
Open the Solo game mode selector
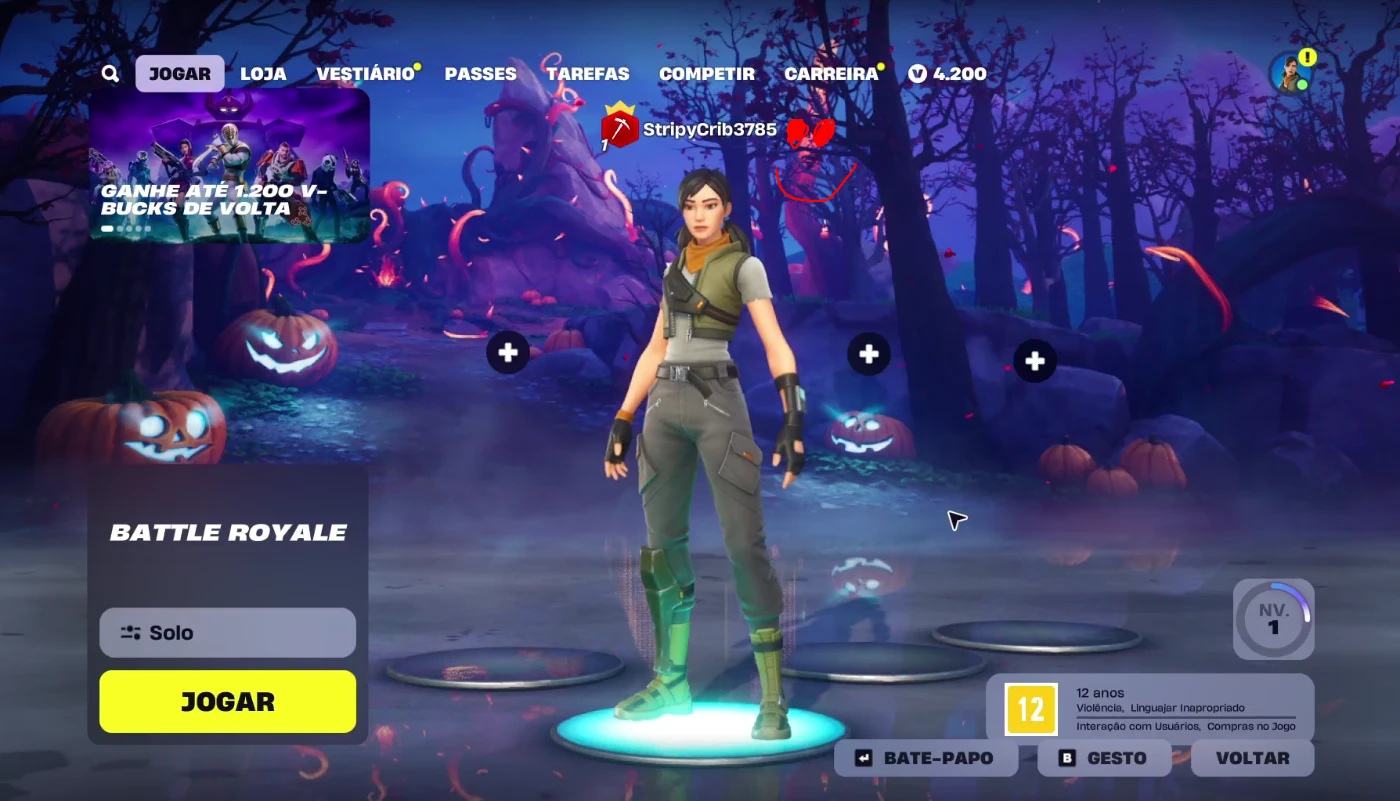[227, 632]
